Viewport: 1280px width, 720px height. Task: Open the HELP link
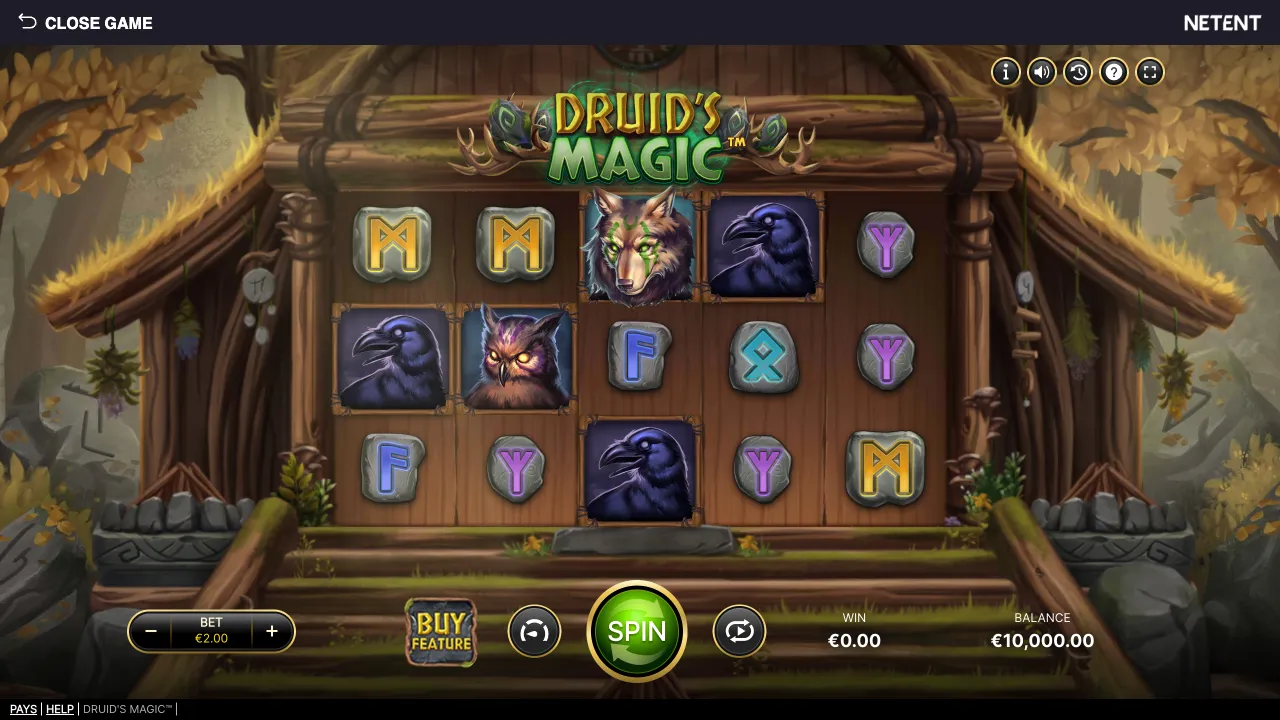[60, 709]
